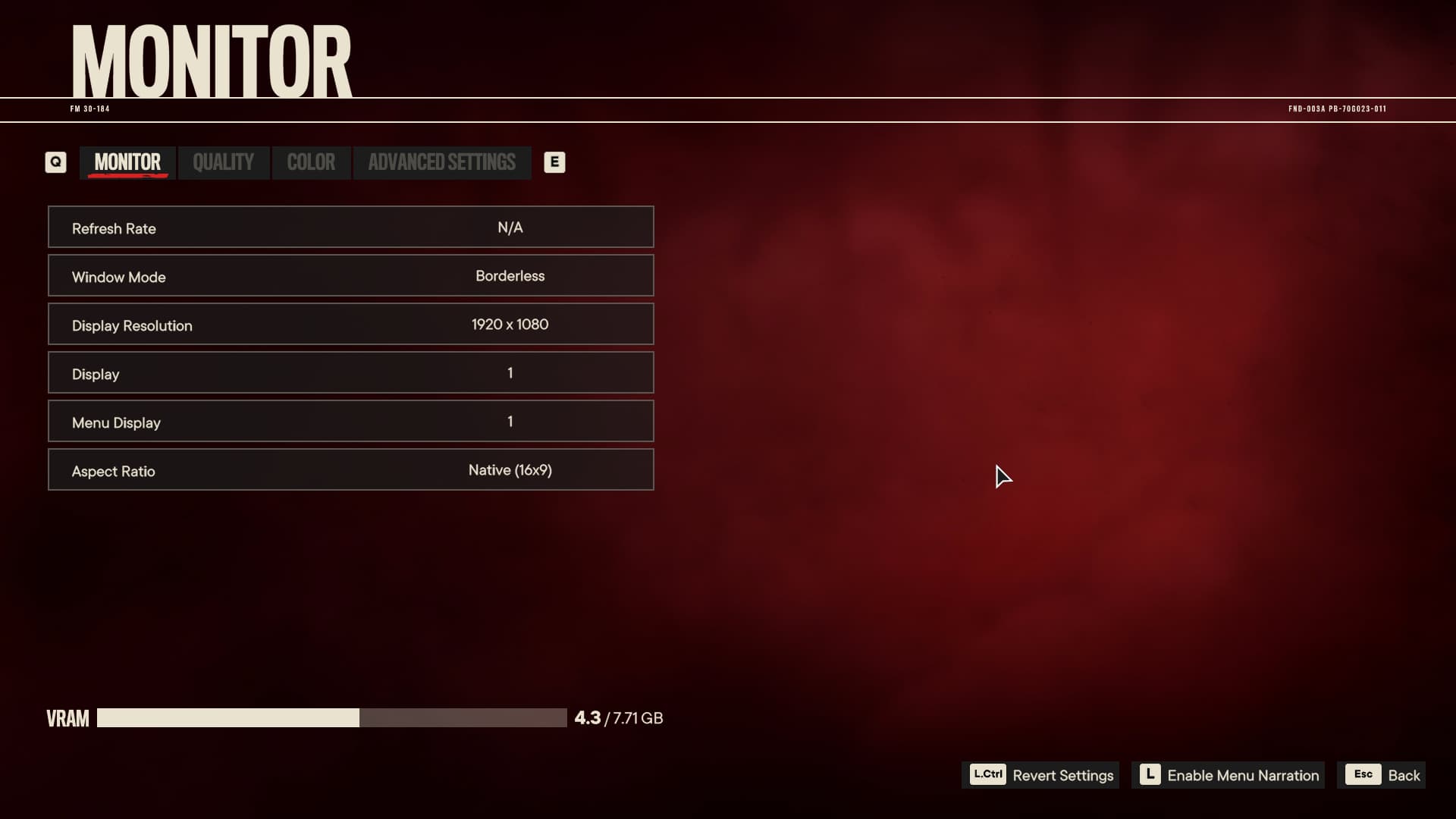
Task: Open the Color tab
Action: 311,162
